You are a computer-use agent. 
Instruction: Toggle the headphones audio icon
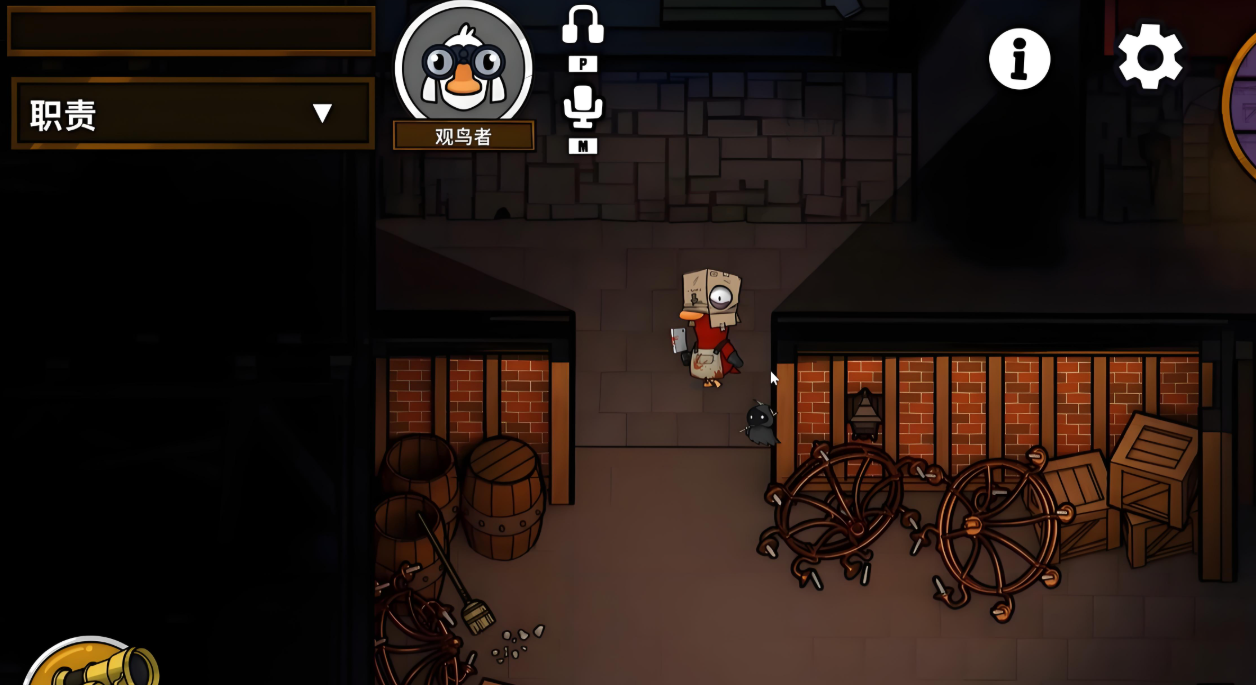tap(582, 26)
